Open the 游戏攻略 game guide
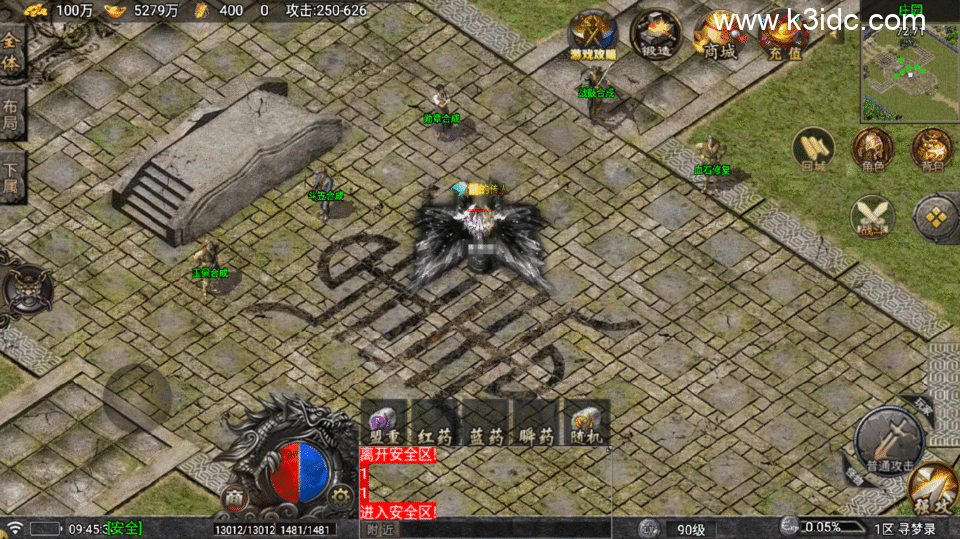This screenshot has width=960, height=539. (593, 35)
